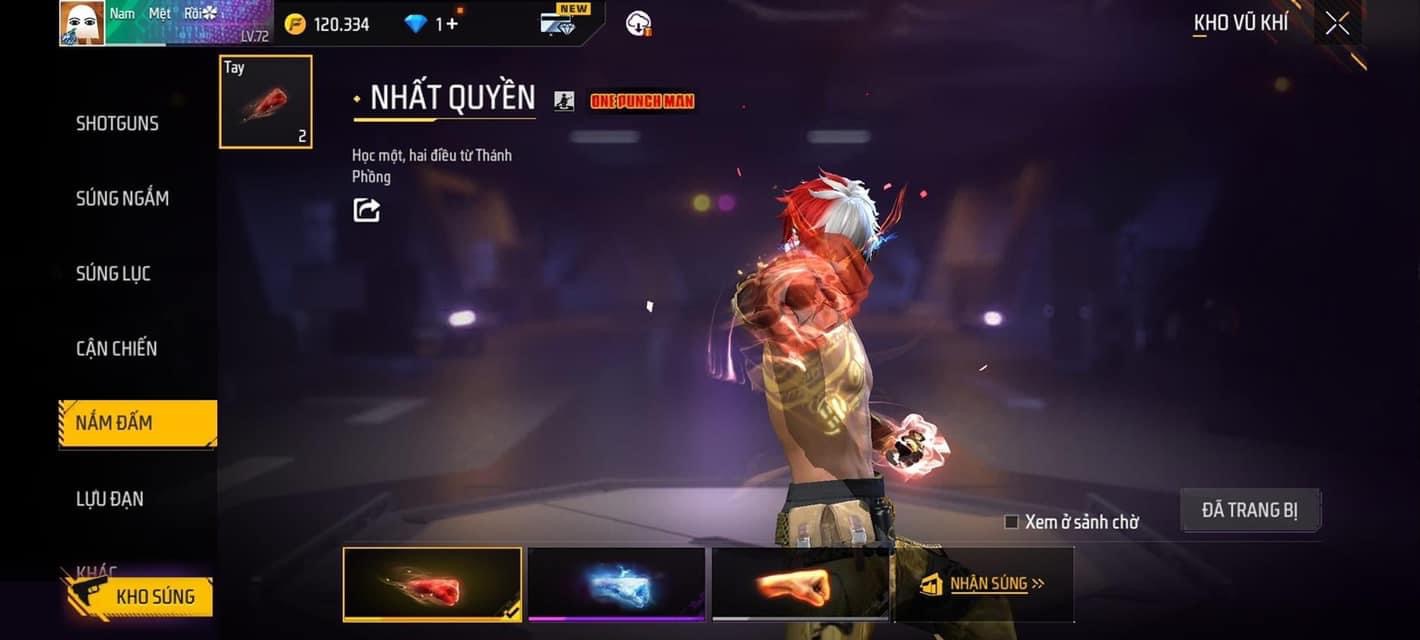Open the NHẬN SÚNG link
Screen dimensions: 1420x640
click(983, 584)
